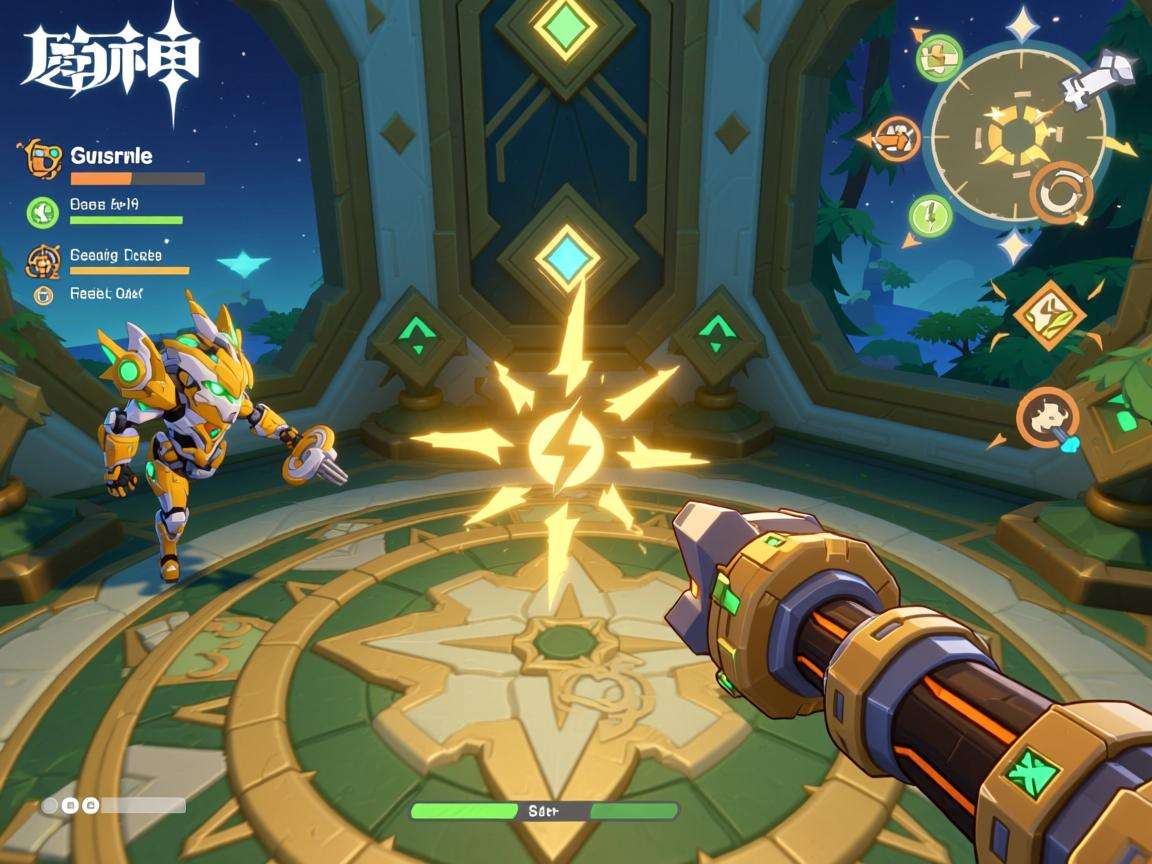Activate the green icon at minimap's upper left
1152x864 pixels.
pyautogui.click(x=938, y=56)
